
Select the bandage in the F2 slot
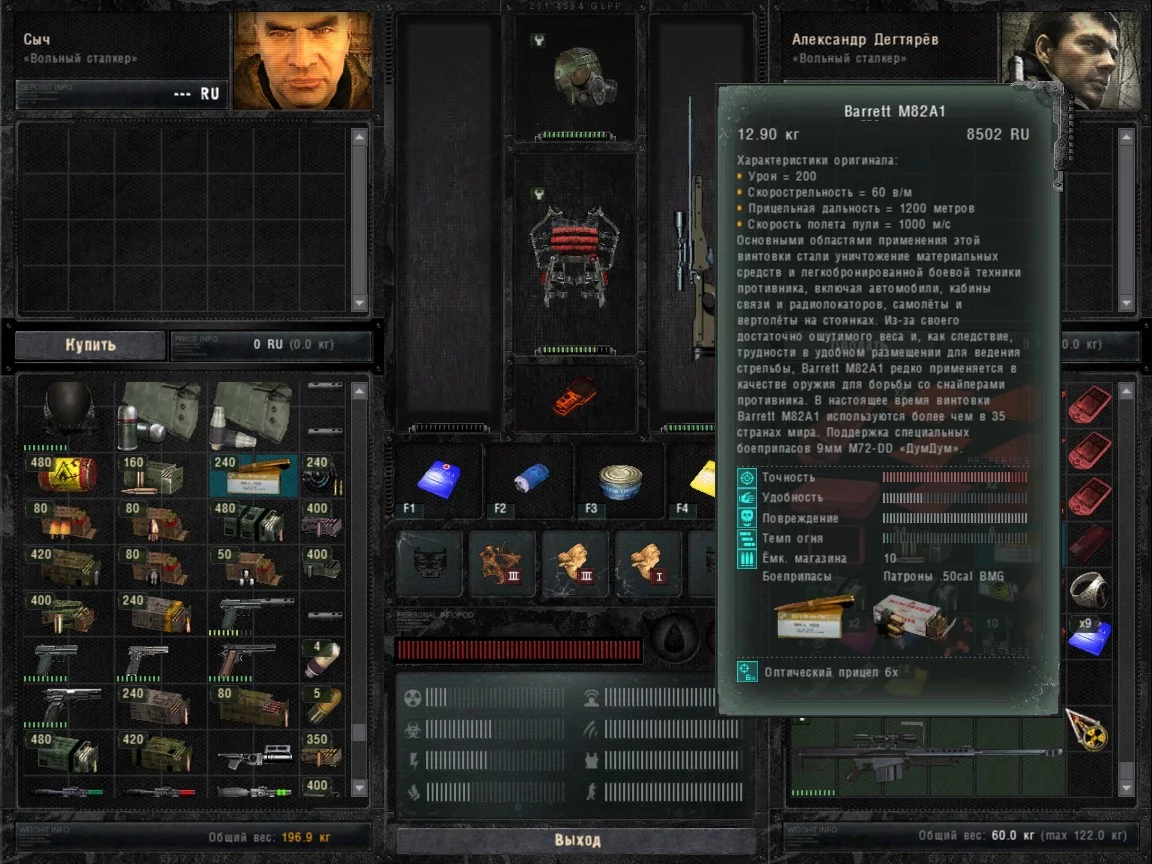529,478
